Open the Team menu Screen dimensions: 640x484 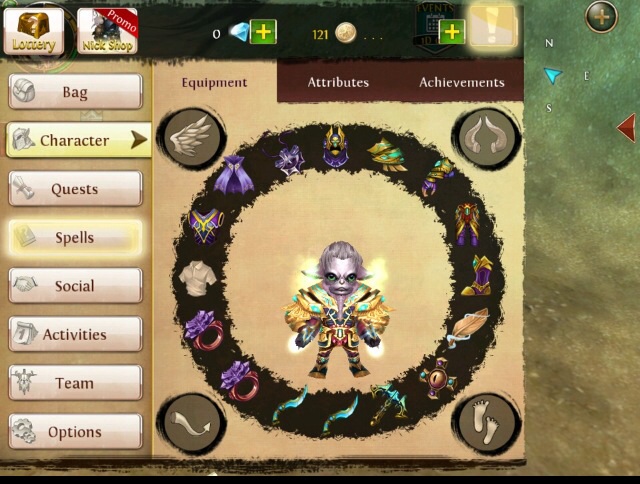tap(75, 383)
